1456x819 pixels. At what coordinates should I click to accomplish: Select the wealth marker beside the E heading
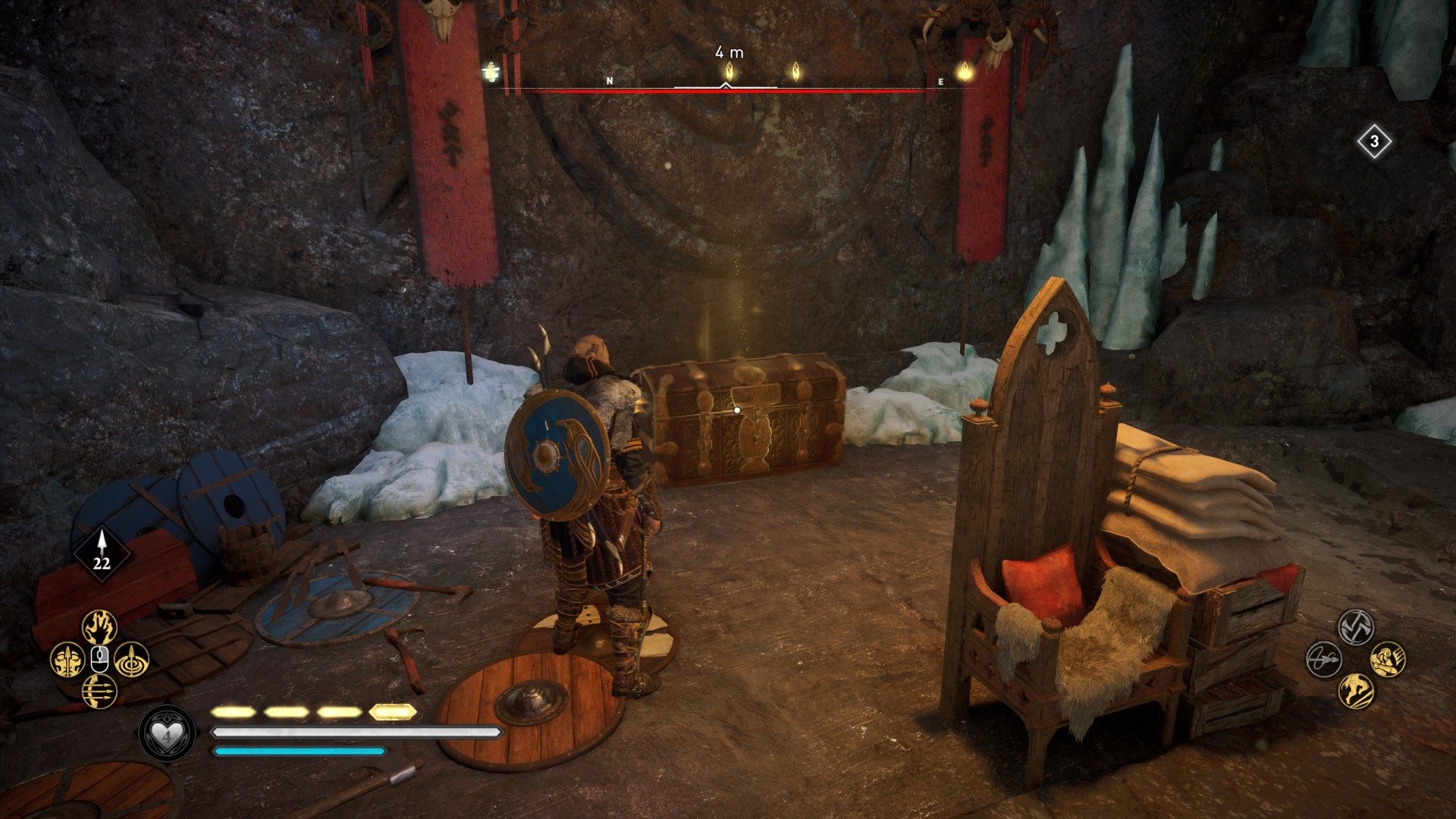tap(965, 72)
